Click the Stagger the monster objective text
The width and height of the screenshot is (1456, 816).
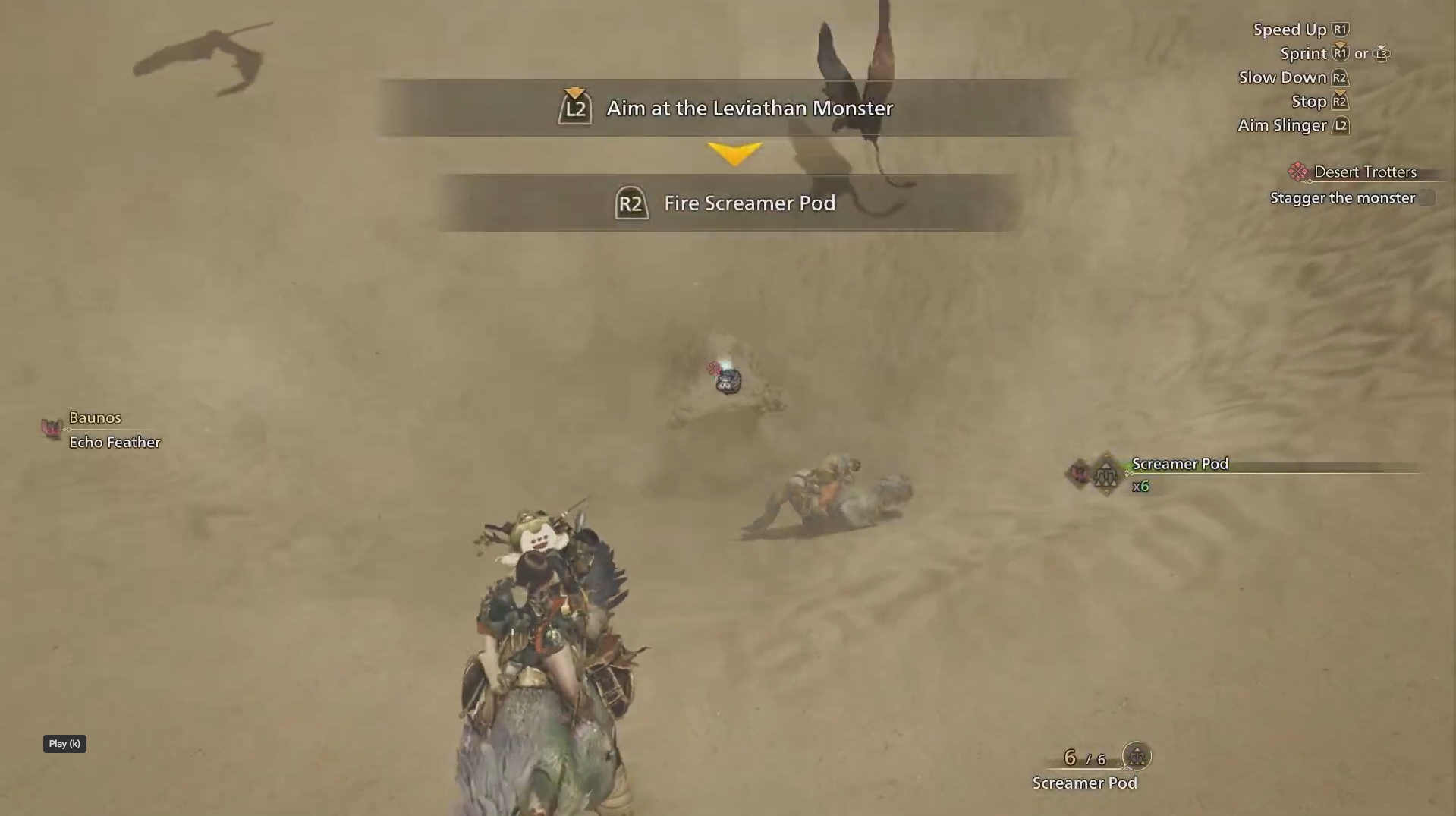1343,197
